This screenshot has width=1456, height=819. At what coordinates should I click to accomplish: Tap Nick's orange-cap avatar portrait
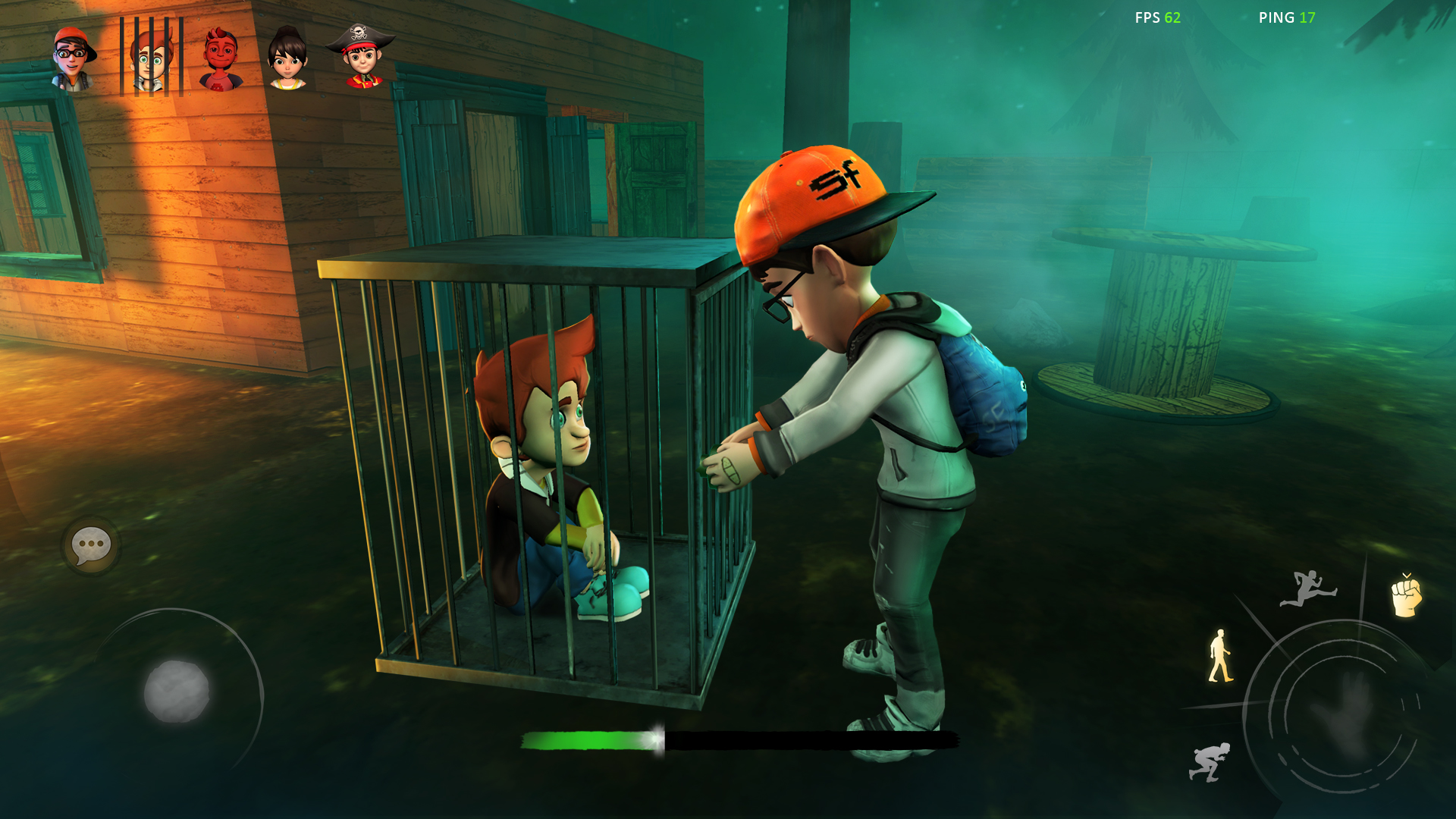[x=74, y=57]
